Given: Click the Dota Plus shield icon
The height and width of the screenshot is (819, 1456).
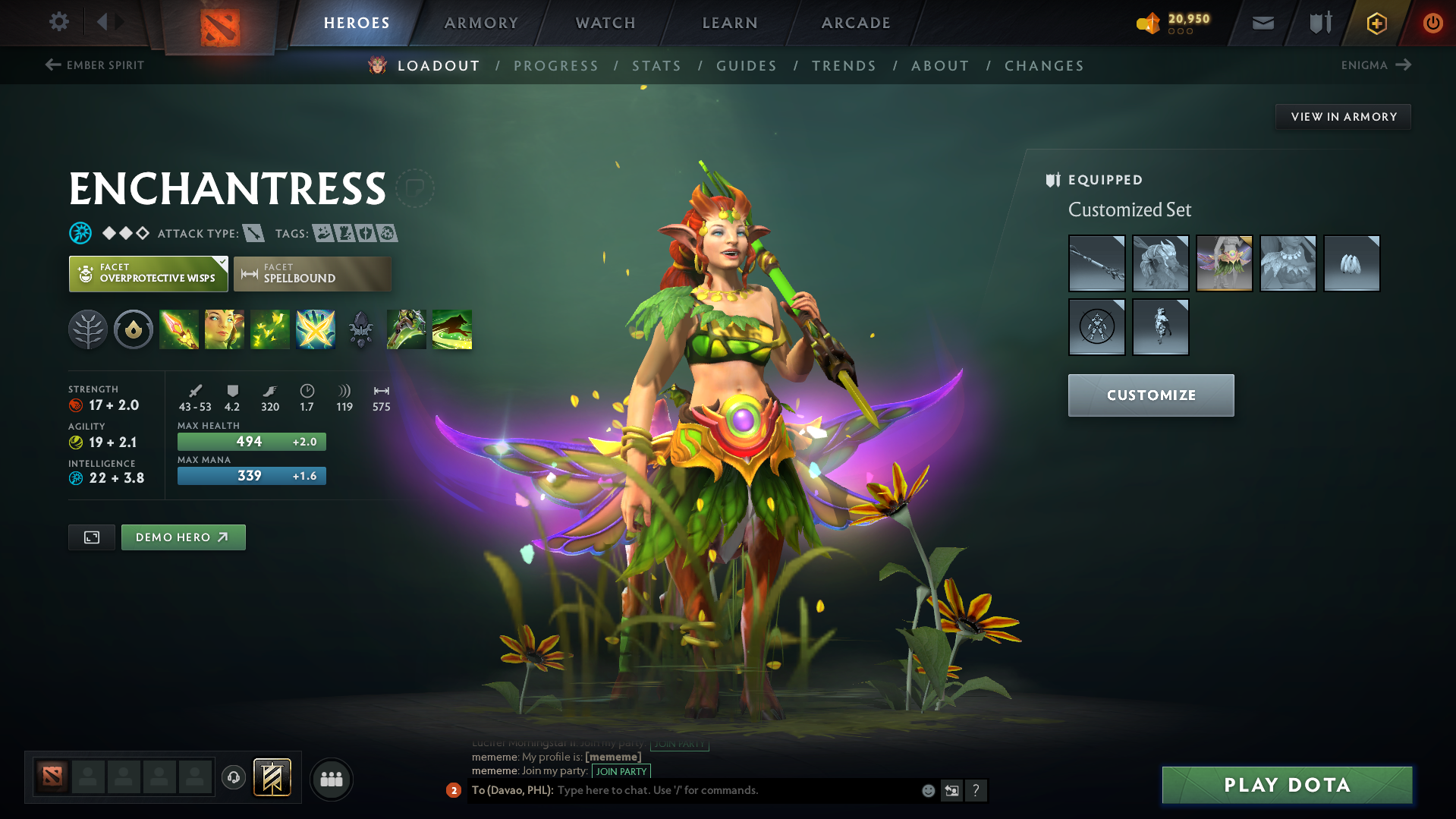Looking at the screenshot, I should (1376, 22).
